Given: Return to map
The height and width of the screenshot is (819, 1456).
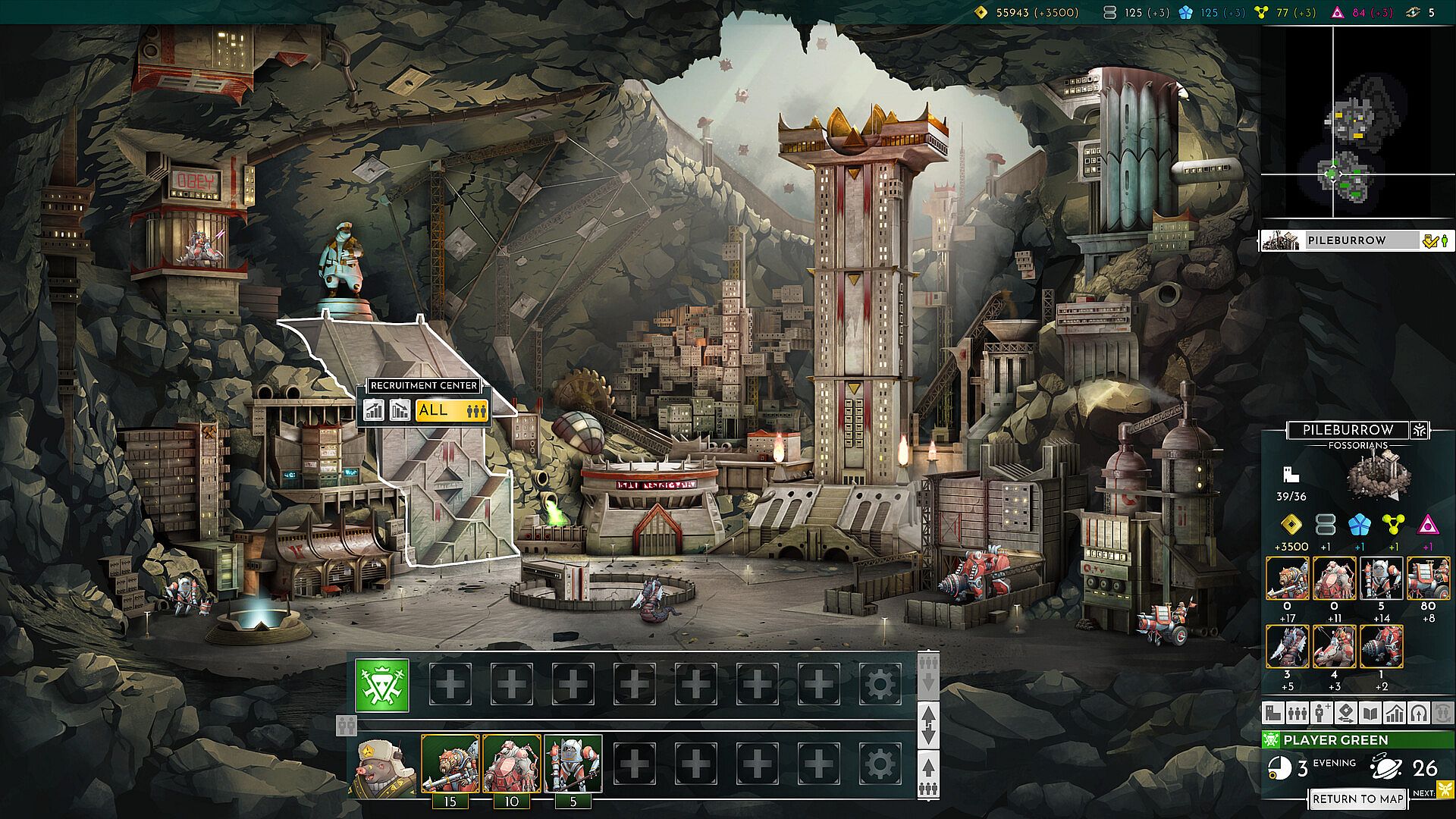Looking at the screenshot, I should point(1358,799).
